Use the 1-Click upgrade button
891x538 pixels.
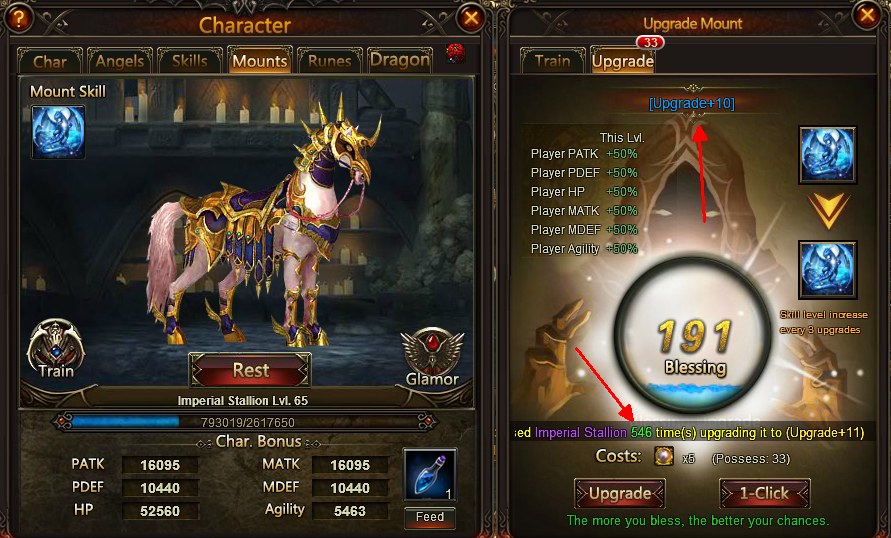click(x=764, y=493)
